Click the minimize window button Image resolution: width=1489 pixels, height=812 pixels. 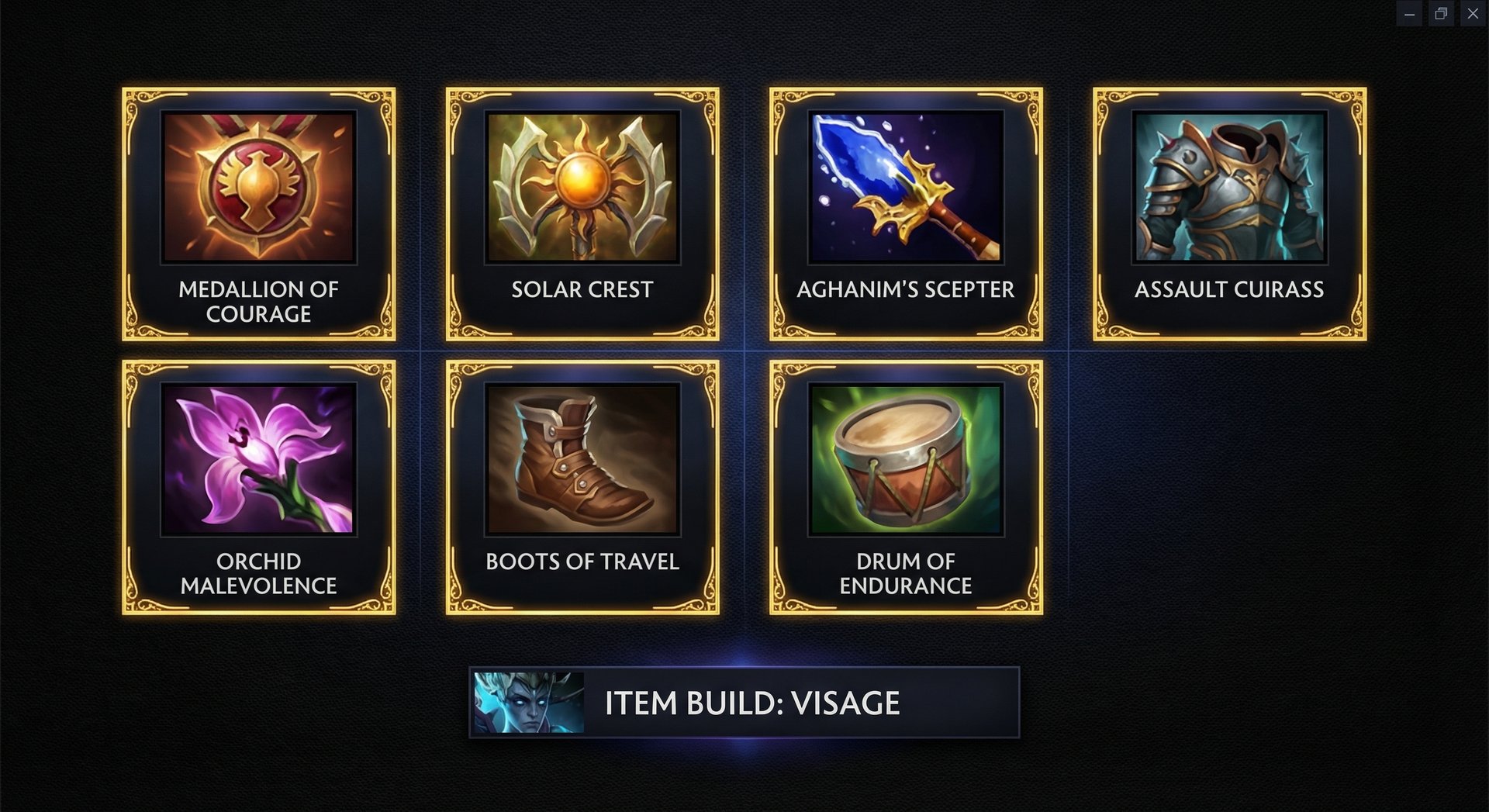(1411, 13)
